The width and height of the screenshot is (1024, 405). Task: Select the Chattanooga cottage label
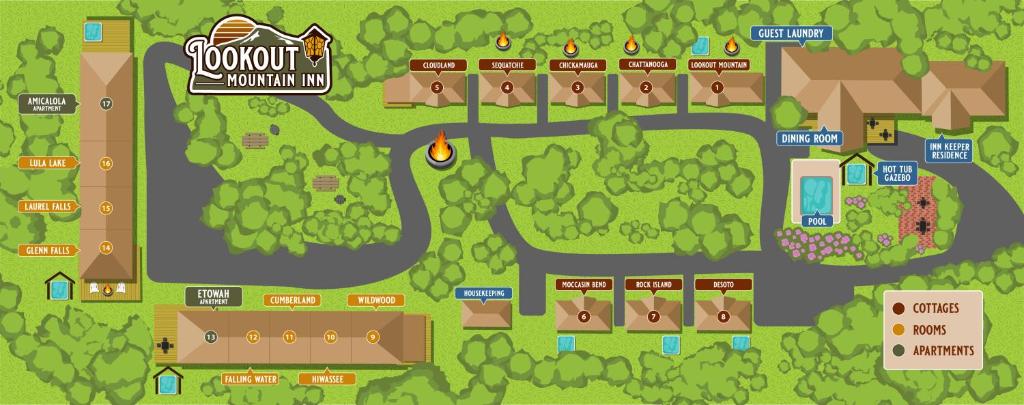pos(646,66)
